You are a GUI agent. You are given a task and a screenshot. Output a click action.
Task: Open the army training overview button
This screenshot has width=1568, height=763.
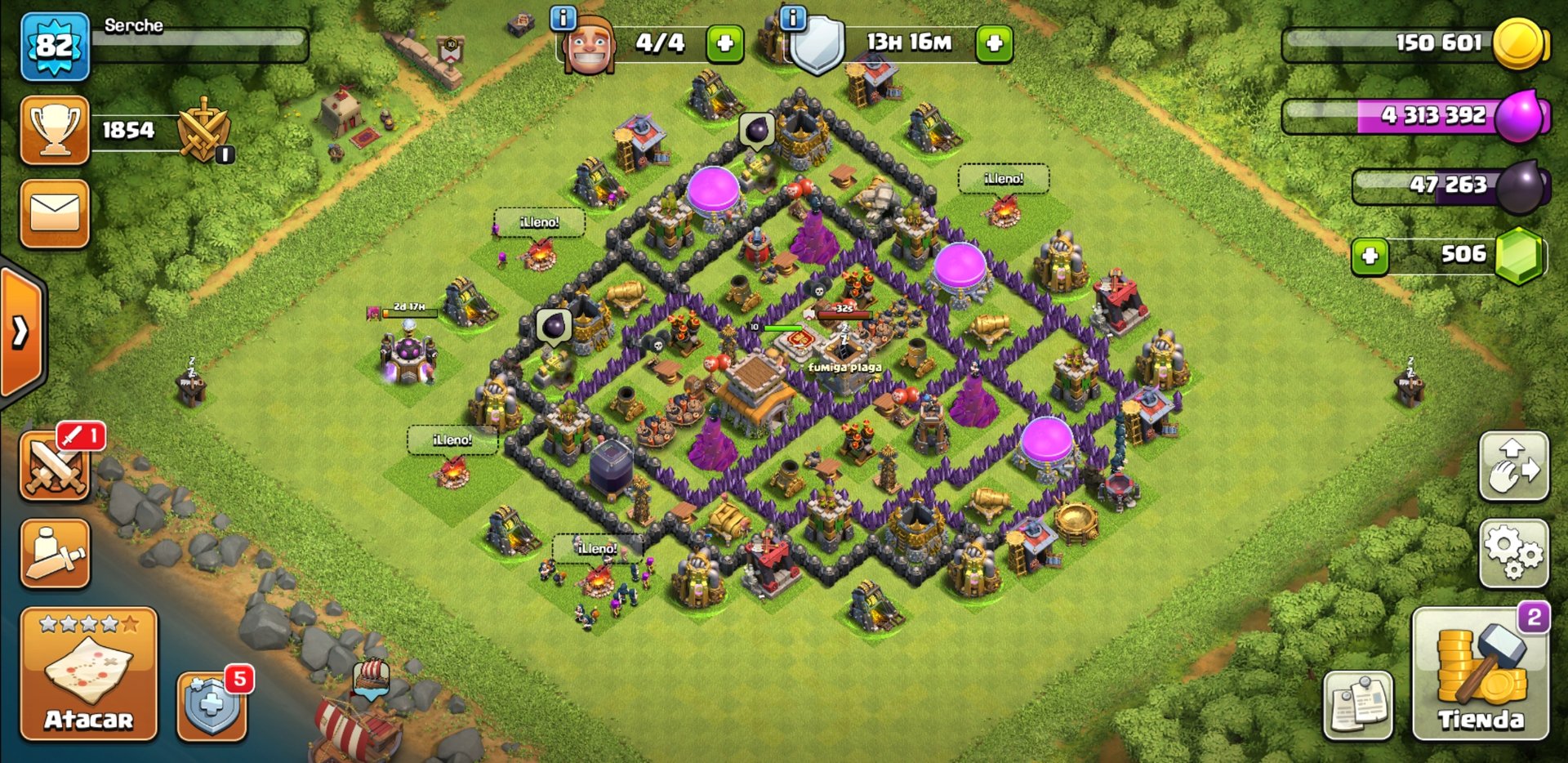55,553
